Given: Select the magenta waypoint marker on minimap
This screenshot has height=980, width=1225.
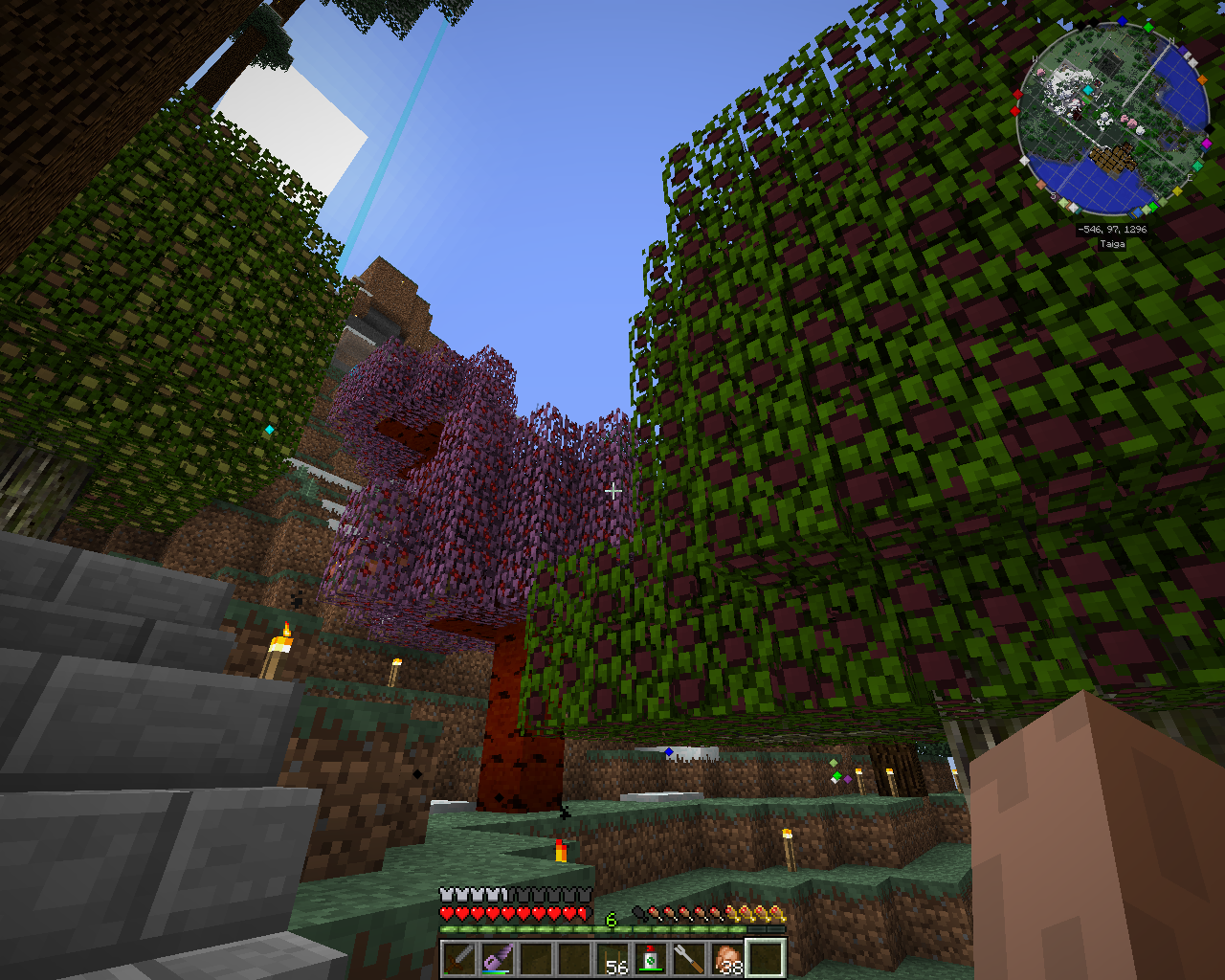Looking at the screenshot, I should [x=1206, y=144].
